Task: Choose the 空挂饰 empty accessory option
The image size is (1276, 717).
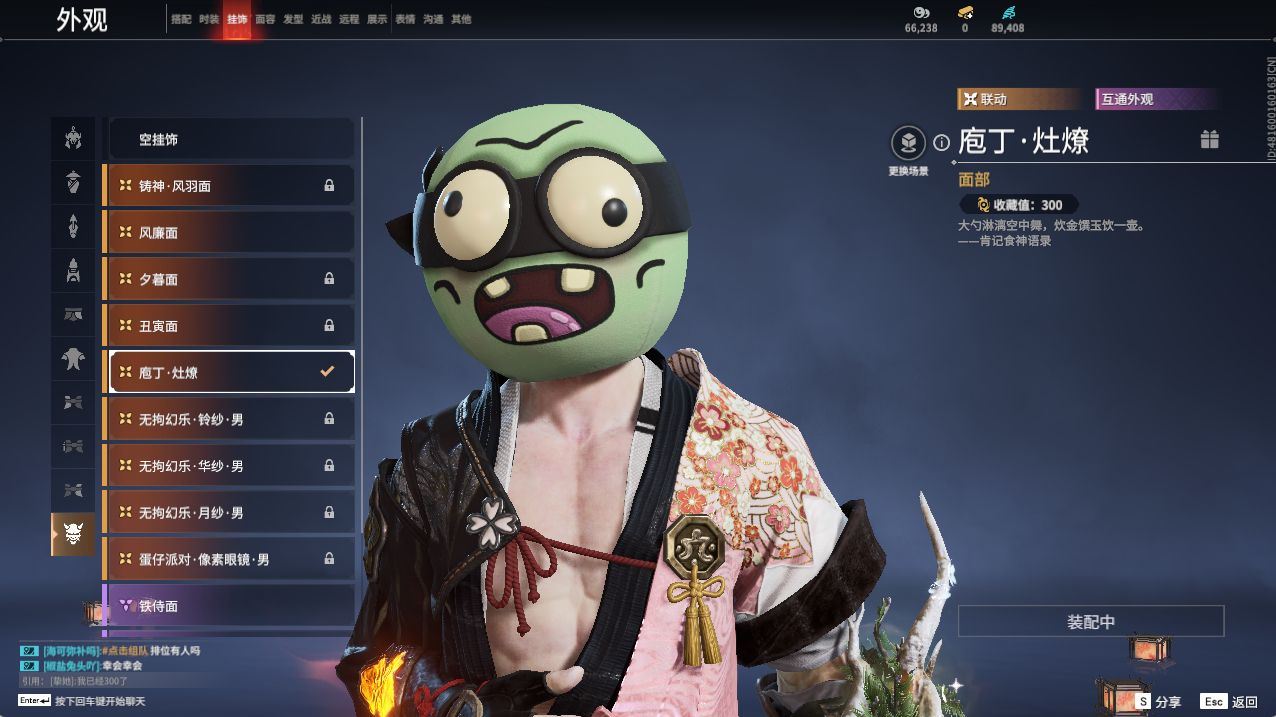Action: [231, 140]
